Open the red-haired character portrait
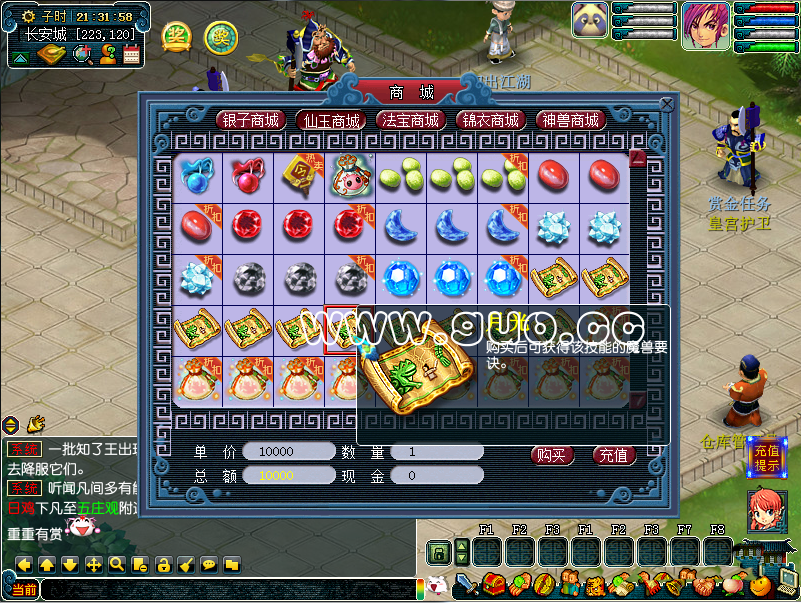This screenshot has height=603, width=801. point(705,25)
